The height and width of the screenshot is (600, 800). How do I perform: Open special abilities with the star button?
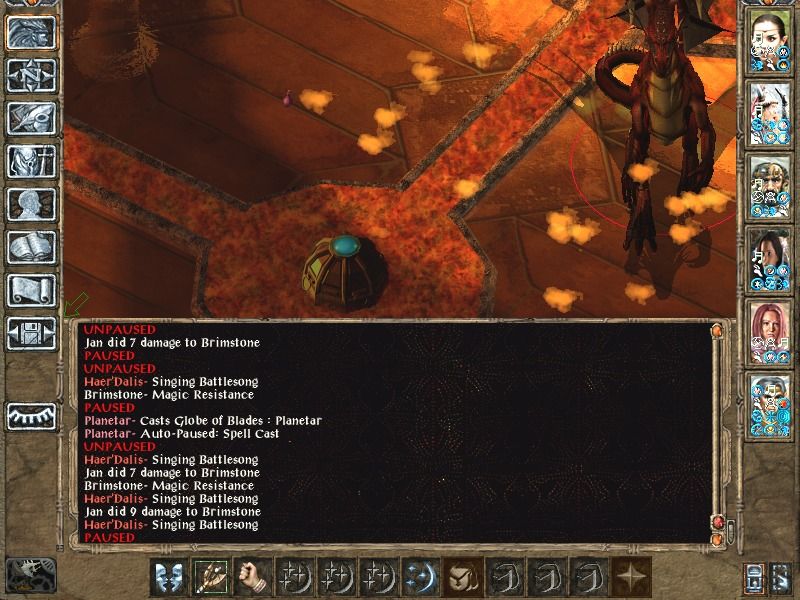(631, 578)
